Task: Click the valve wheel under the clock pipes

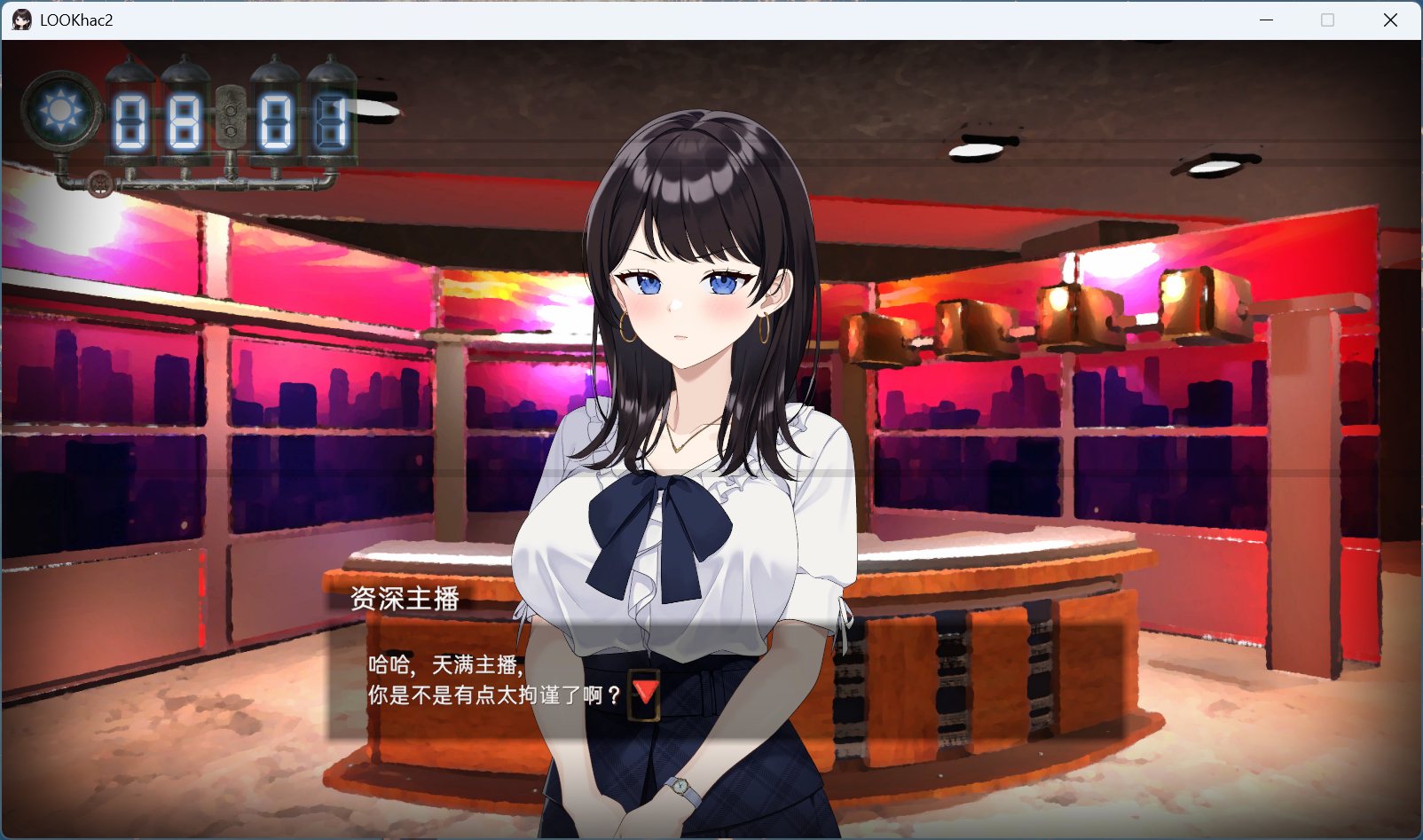Action: (x=98, y=182)
